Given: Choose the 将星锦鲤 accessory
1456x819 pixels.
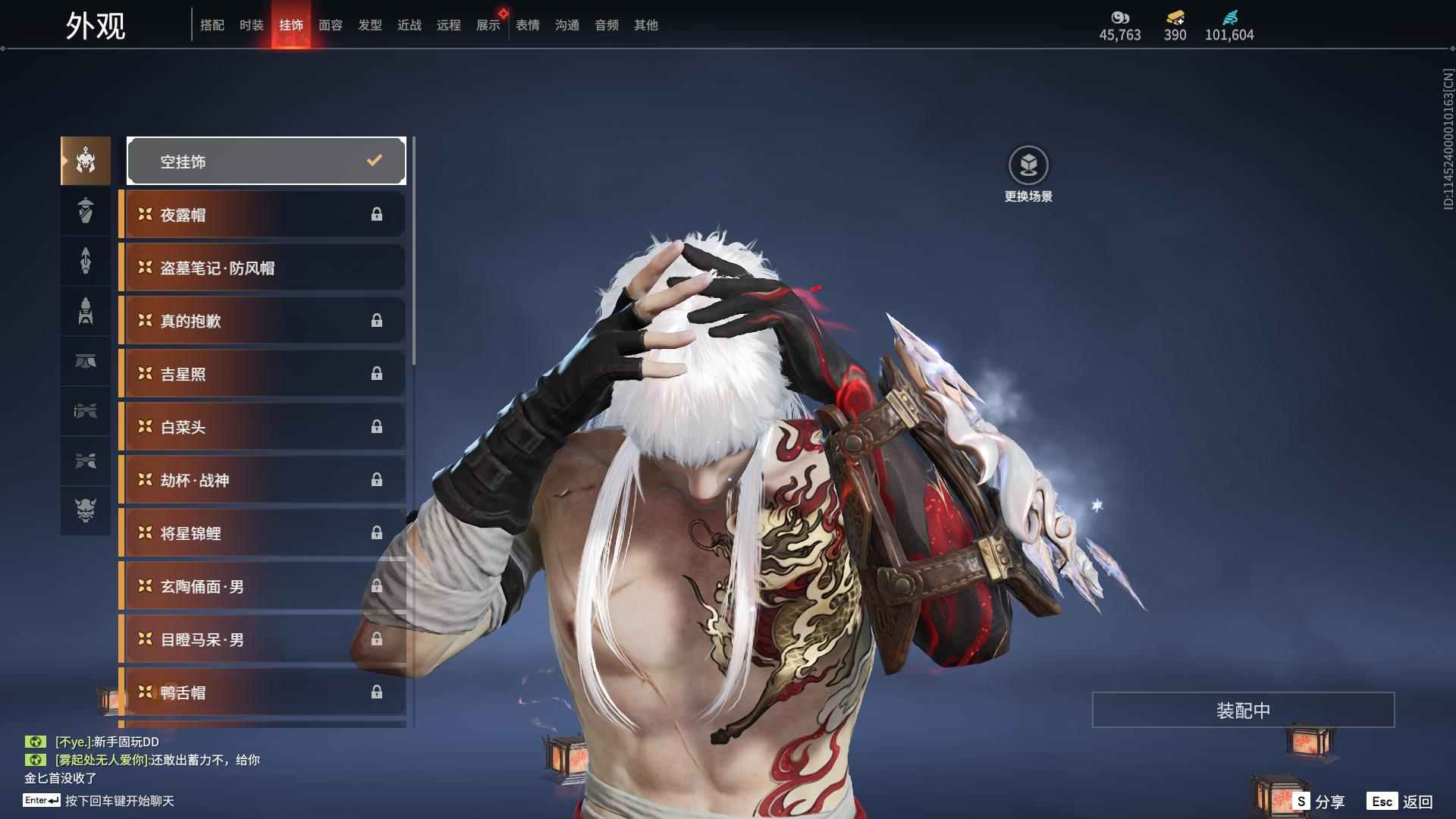Looking at the screenshot, I should pos(262,533).
